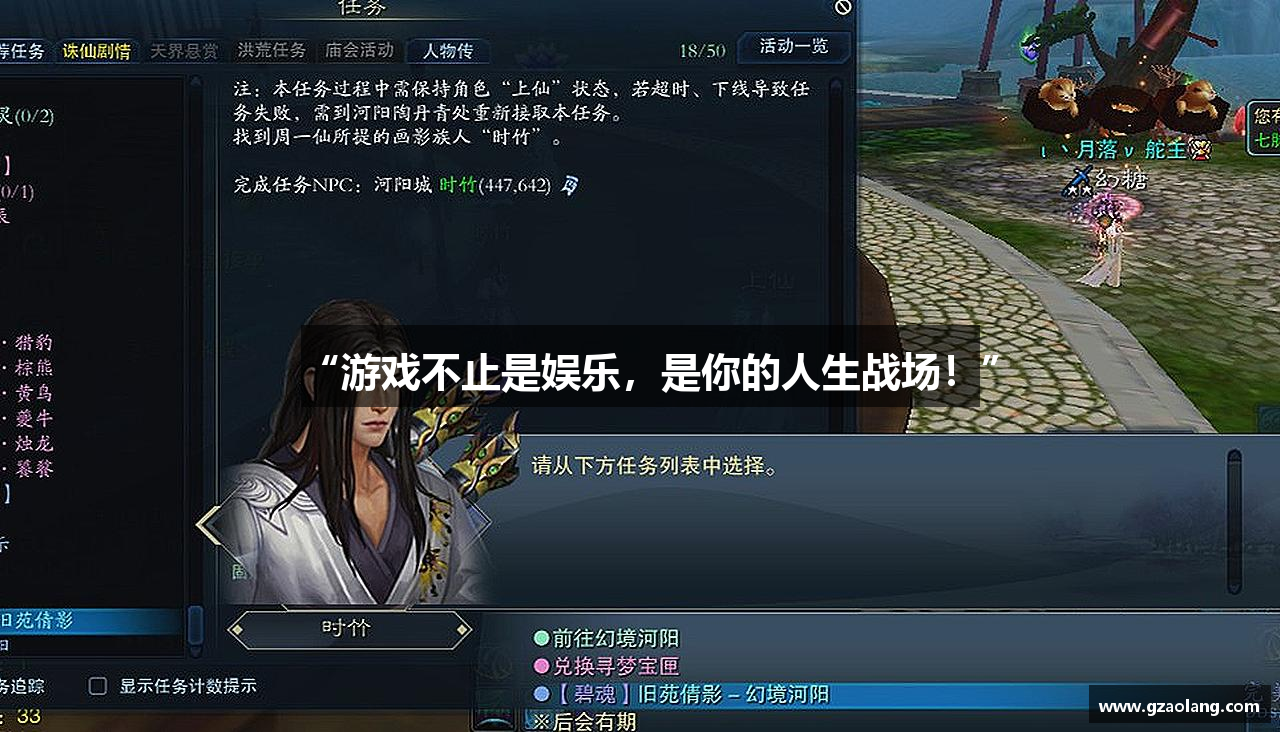Click the guild badge icon beside 月落v舵主
The width and height of the screenshot is (1280, 732).
(1201, 150)
